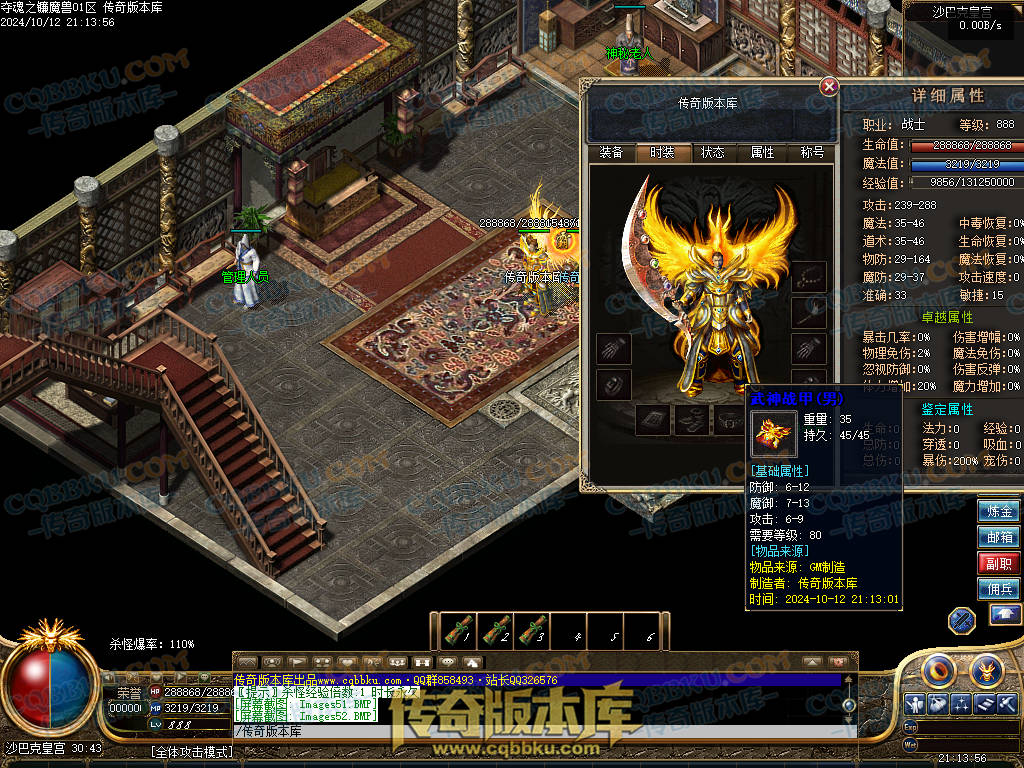The image size is (1024, 768).
Task: Use the scroll in hotbar slot 3
Action: click(x=532, y=631)
